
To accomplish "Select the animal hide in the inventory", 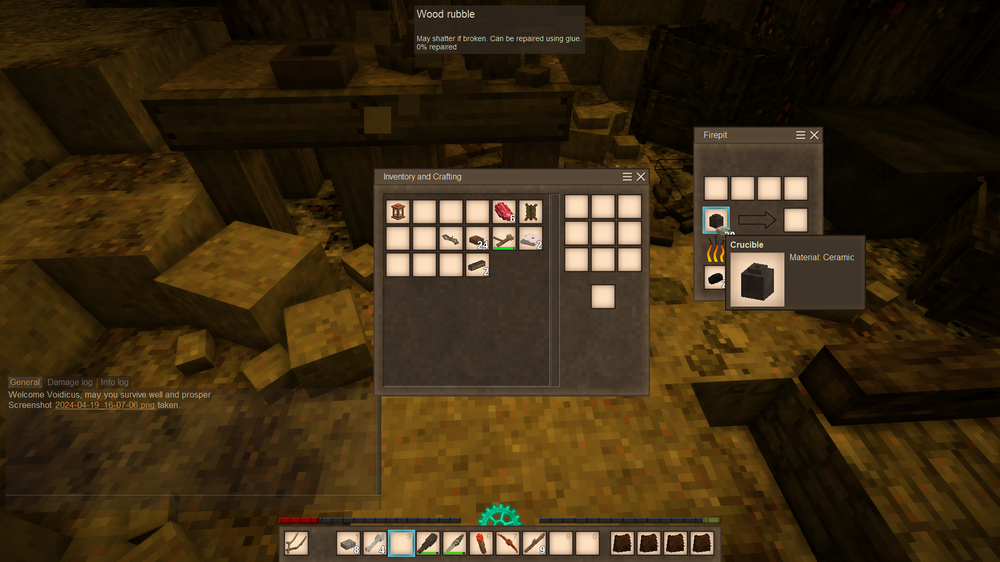I will [530, 212].
